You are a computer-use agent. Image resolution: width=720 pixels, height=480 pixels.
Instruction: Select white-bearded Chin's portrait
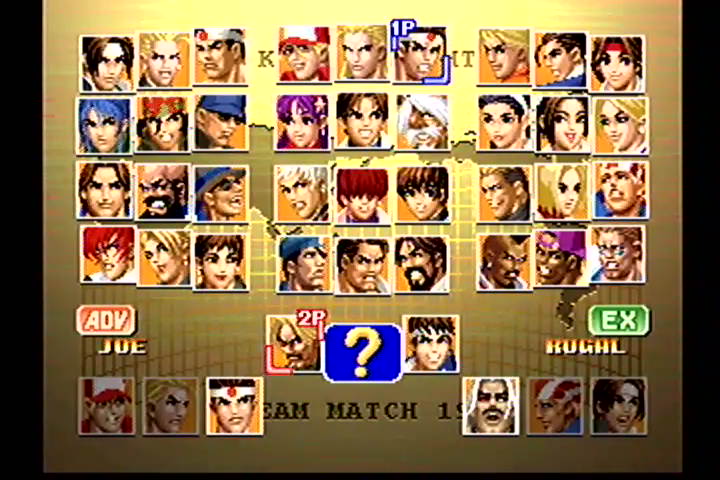coord(422,122)
